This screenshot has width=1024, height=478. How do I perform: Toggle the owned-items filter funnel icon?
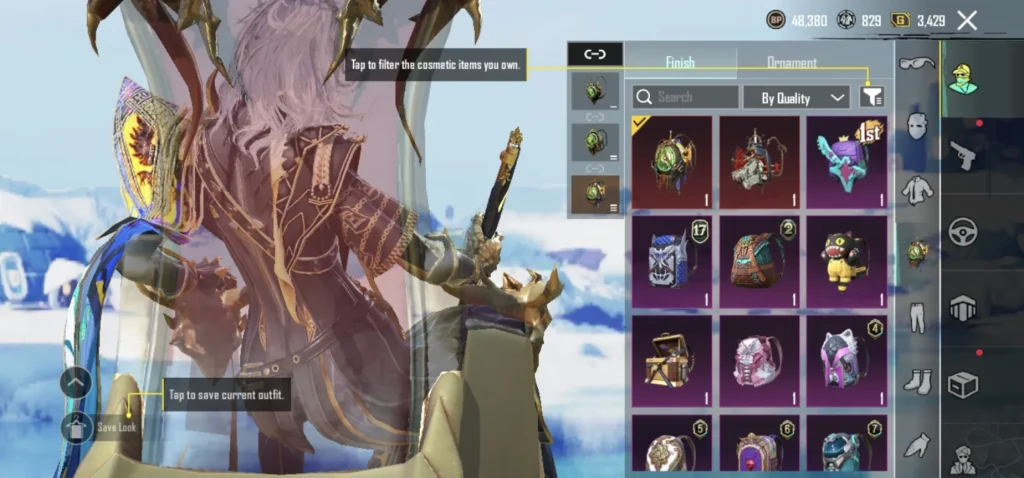pyautogui.click(x=872, y=97)
